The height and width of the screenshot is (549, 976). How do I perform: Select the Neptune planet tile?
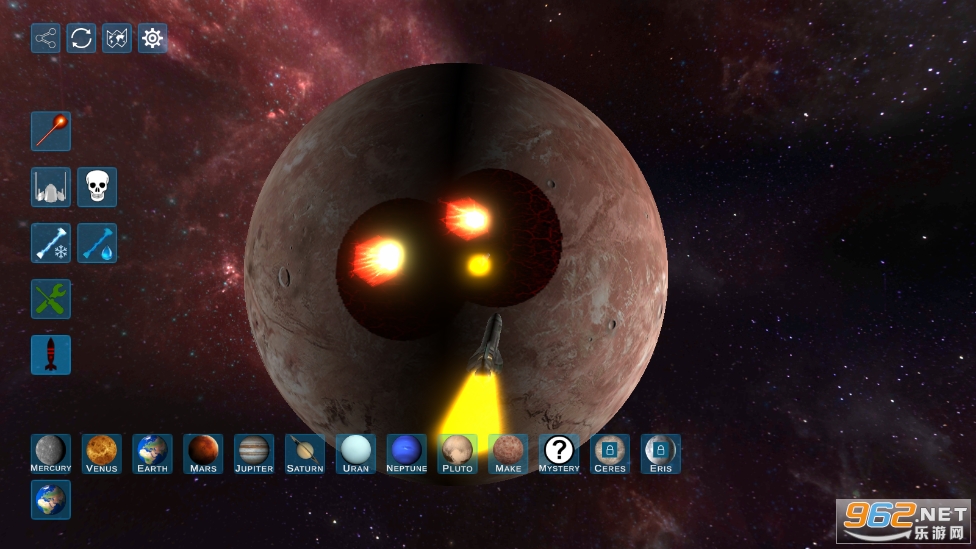407,453
